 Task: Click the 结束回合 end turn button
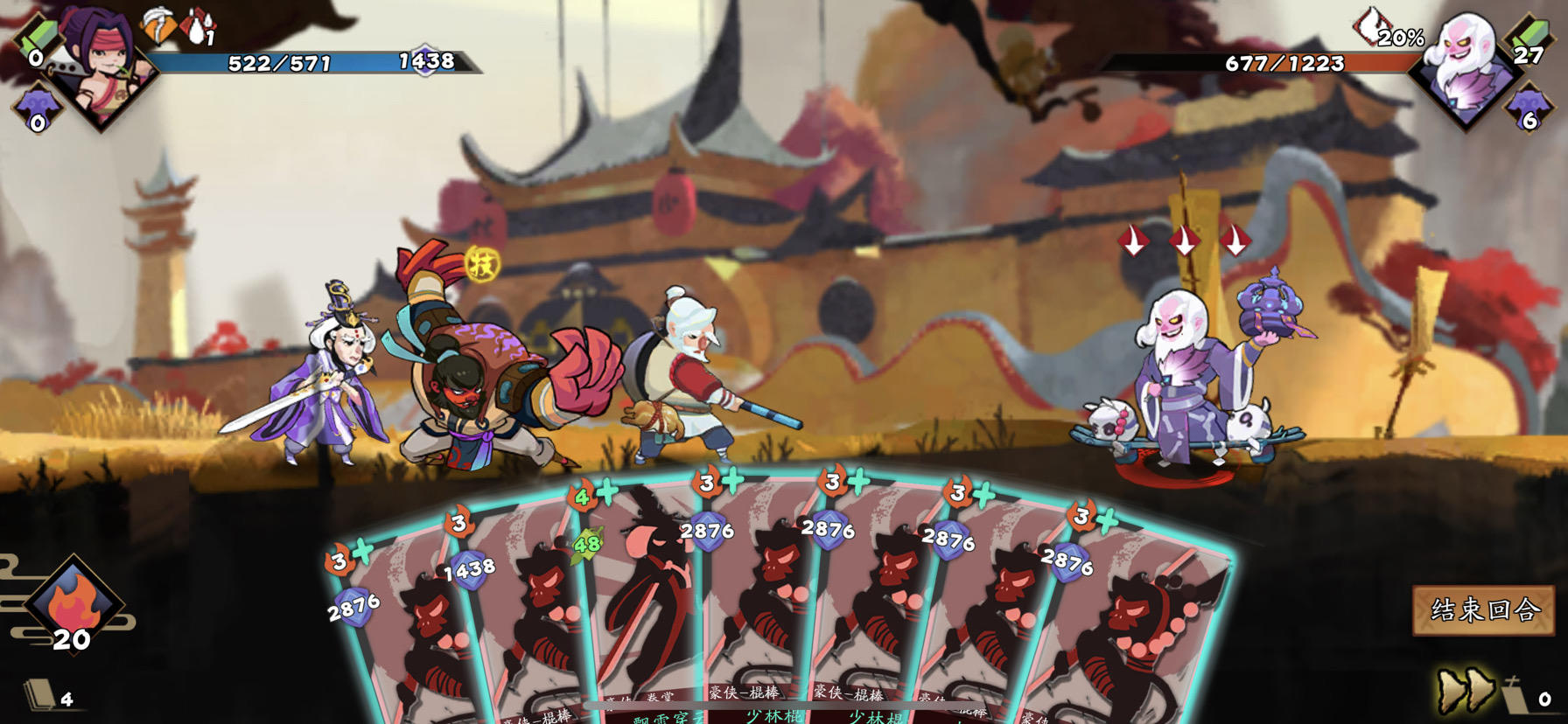1484,609
